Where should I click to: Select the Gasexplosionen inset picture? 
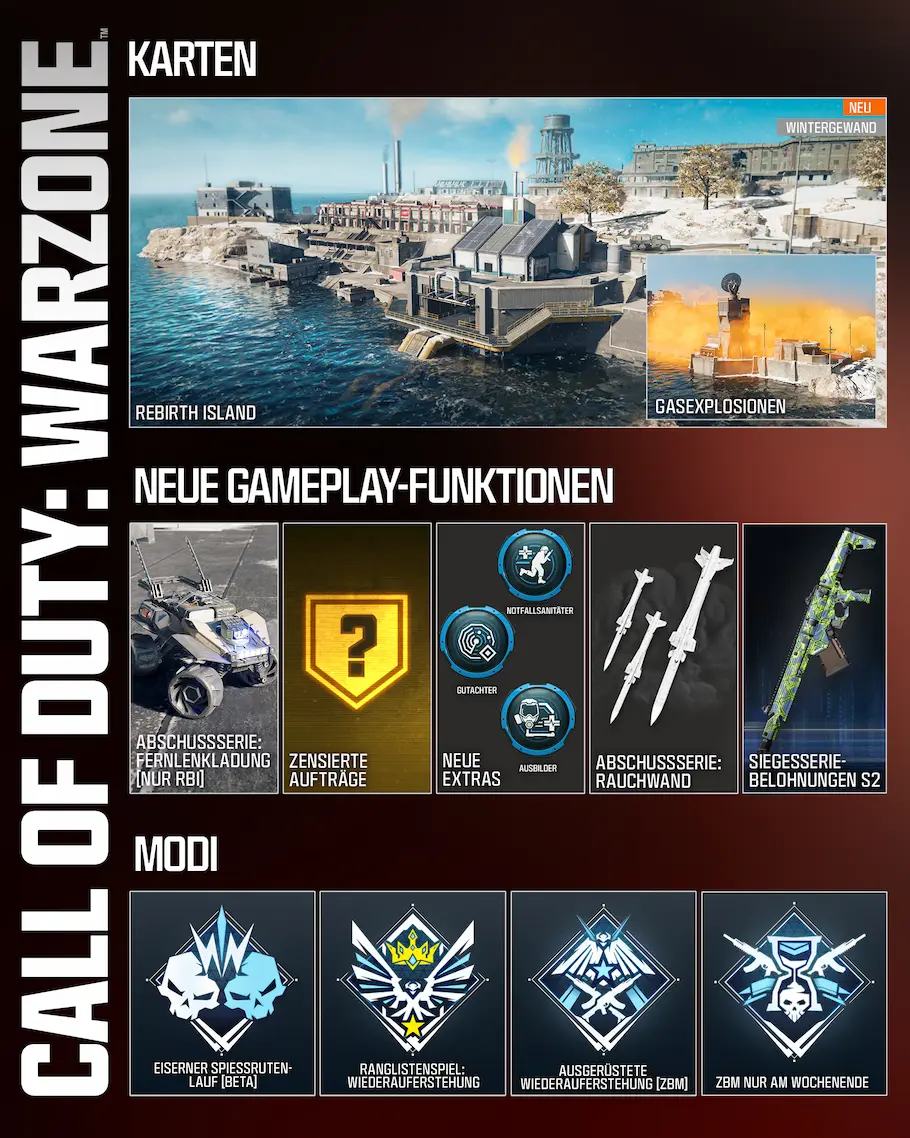[x=761, y=336]
